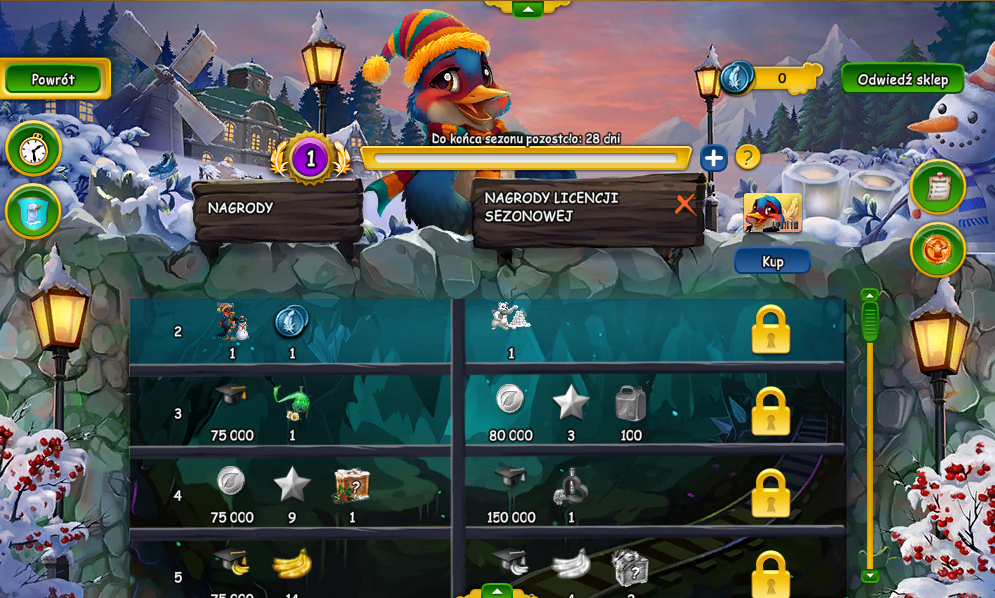Click the padlock on level 3 license reward
Image resolution: width=995 pixels, height=598 pixels.
pos(770,411)
